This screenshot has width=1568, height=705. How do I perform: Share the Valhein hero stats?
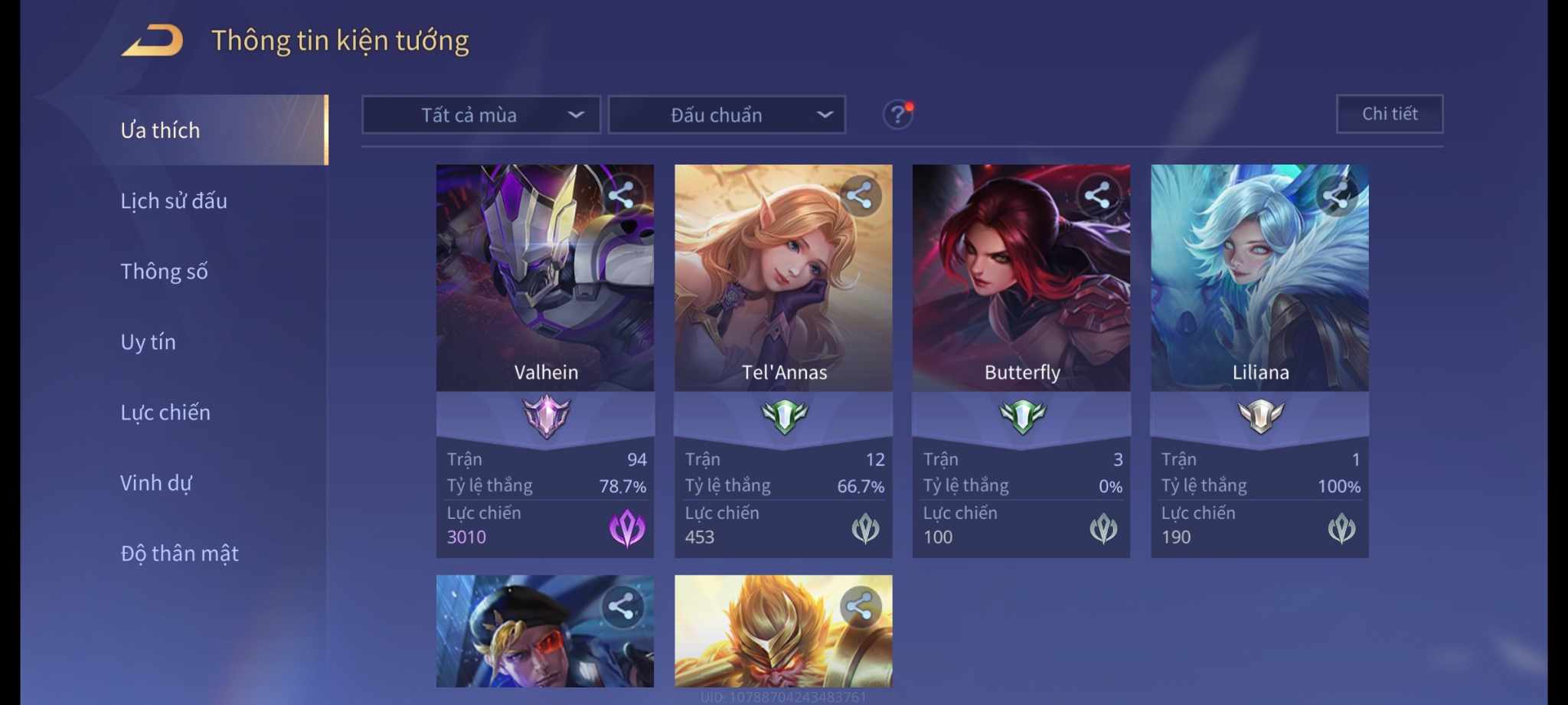coord(621,195)
